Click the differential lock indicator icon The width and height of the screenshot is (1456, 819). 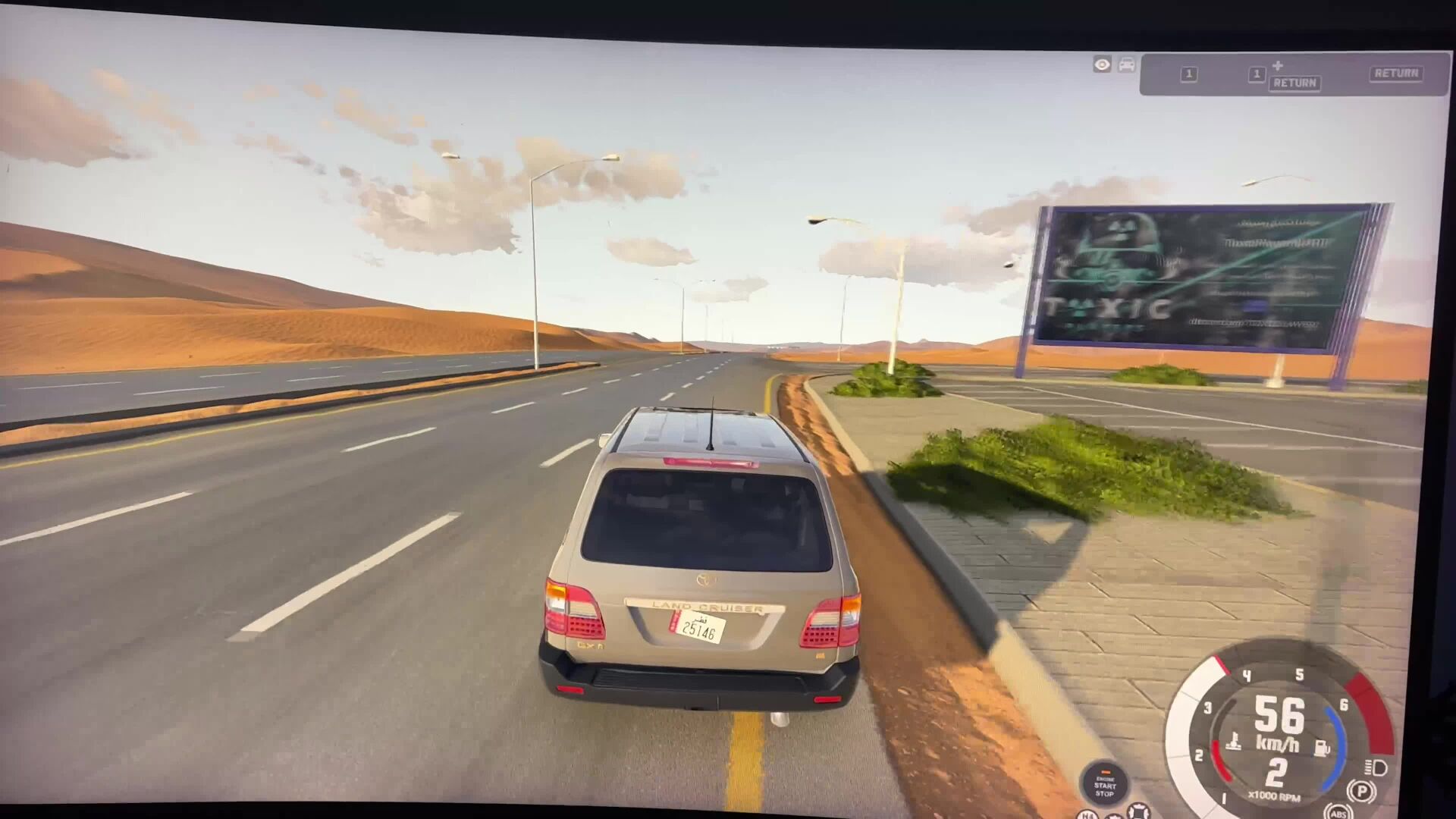(x=1138, y=811)
